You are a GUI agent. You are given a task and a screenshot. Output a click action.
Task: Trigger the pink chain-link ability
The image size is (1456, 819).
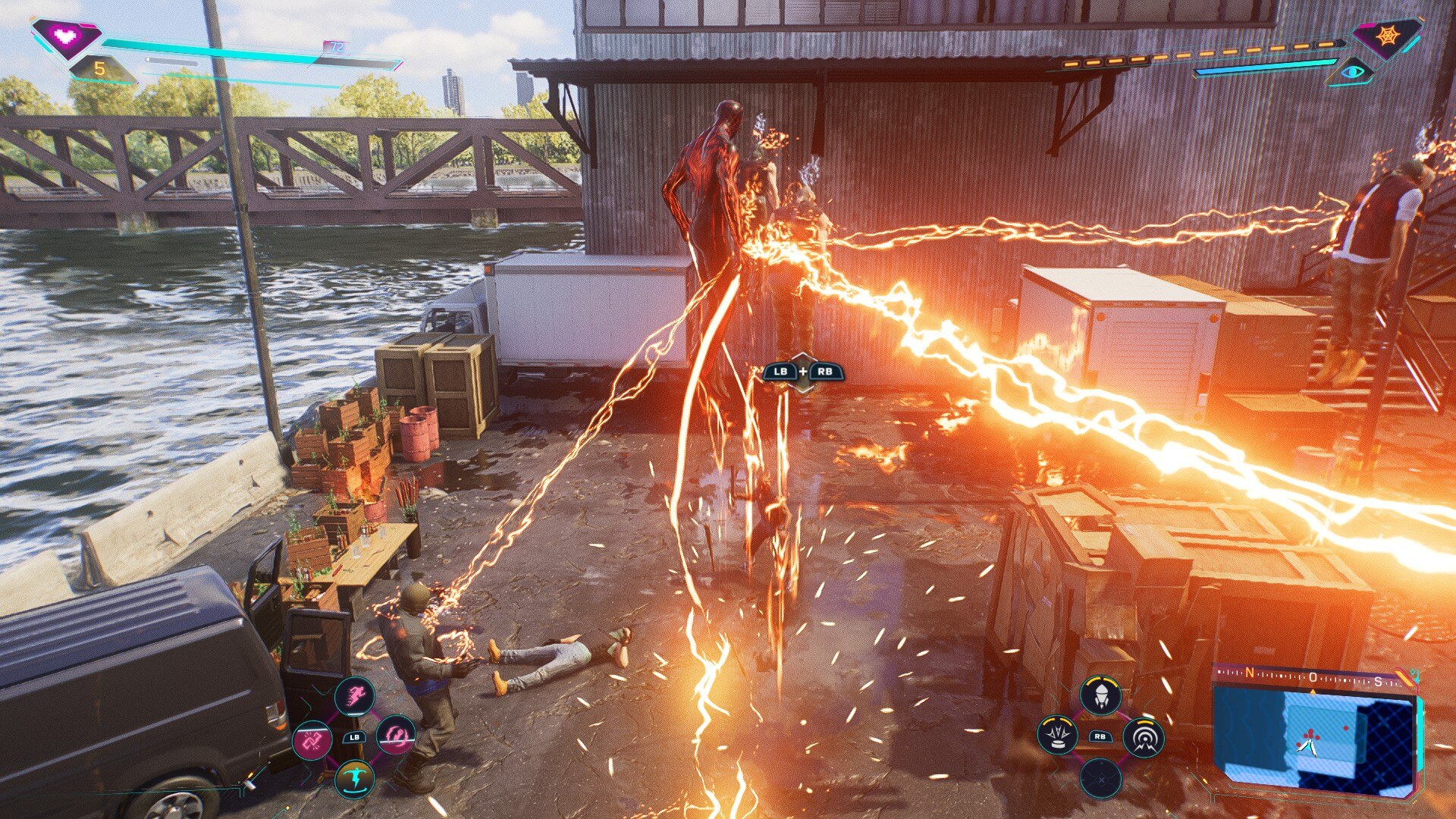point(312,739)
